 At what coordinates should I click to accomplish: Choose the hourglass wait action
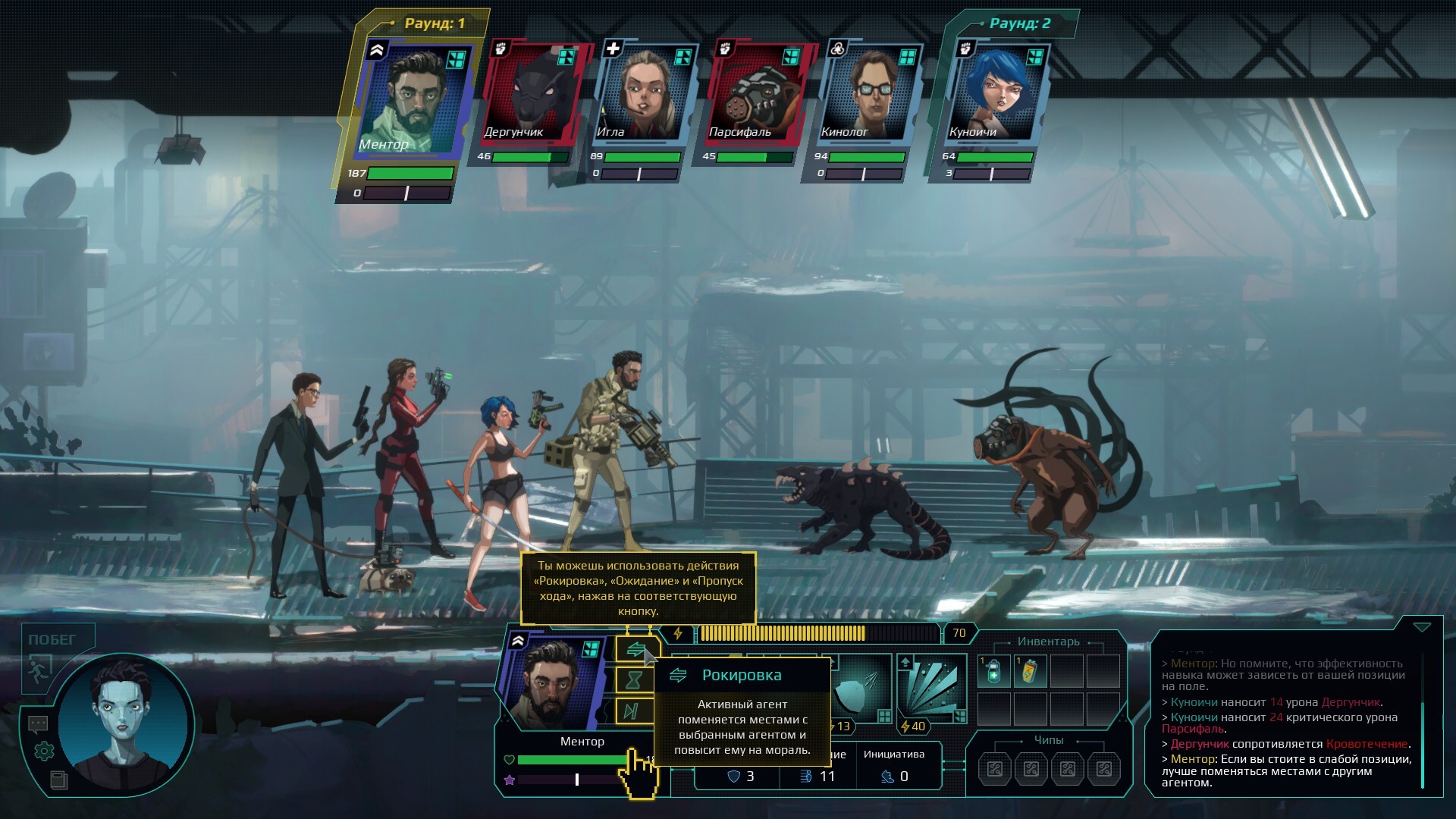click(x=634, y=680)
